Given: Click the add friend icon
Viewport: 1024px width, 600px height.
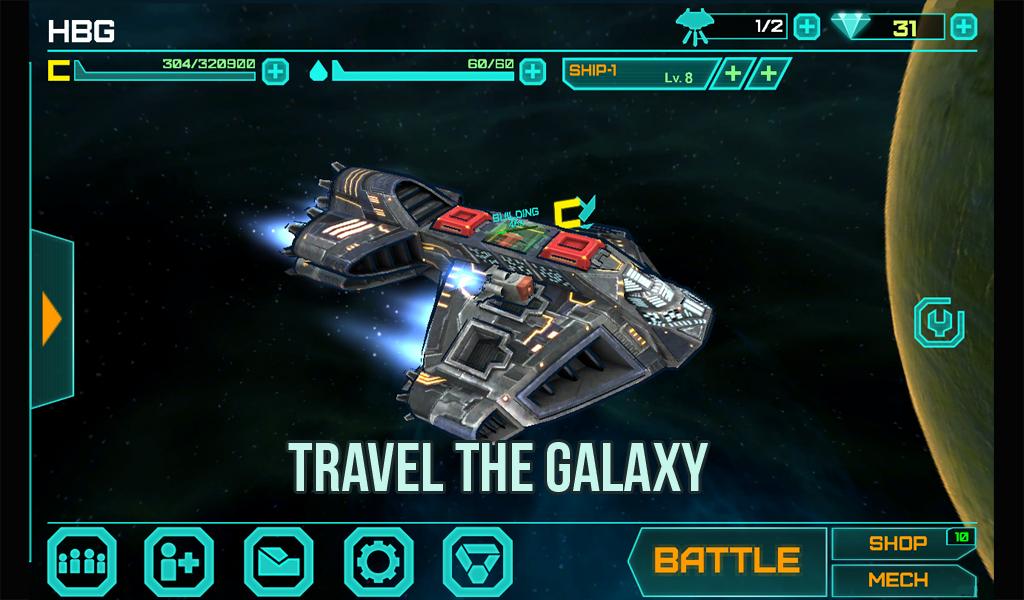Looking at the screenshot, I should 179,560.
